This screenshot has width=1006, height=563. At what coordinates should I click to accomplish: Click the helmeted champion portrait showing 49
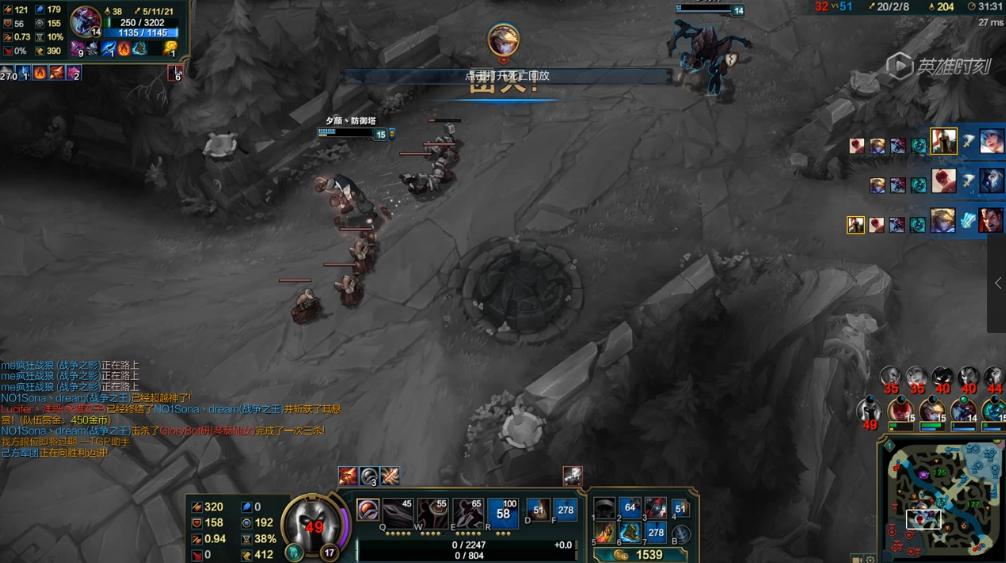pyautogui.click(x=314, y=521)
